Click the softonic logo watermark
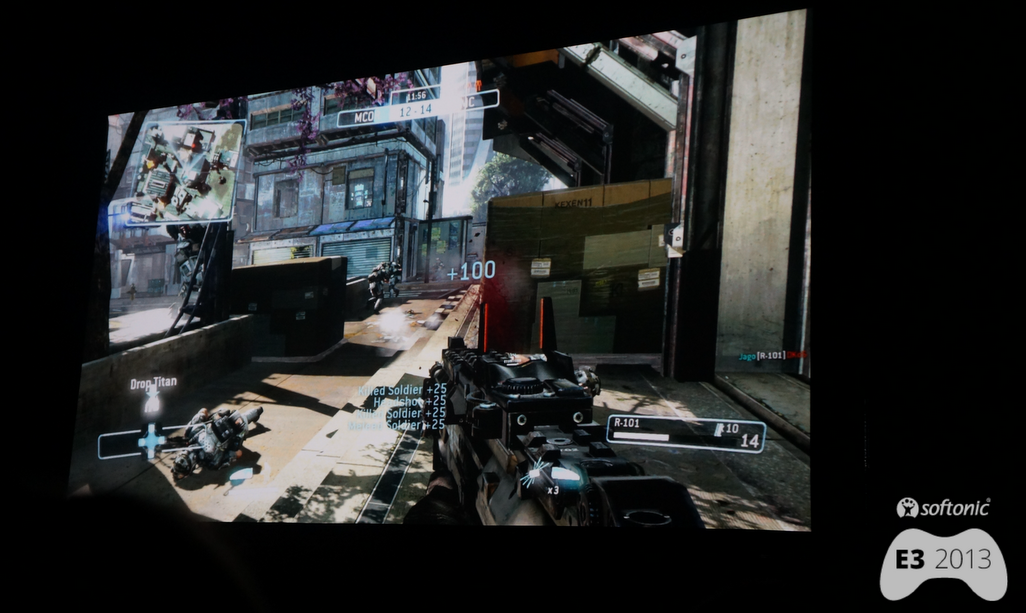The width and height of the screenshot is (1026, 613). (x=943, y=508)
